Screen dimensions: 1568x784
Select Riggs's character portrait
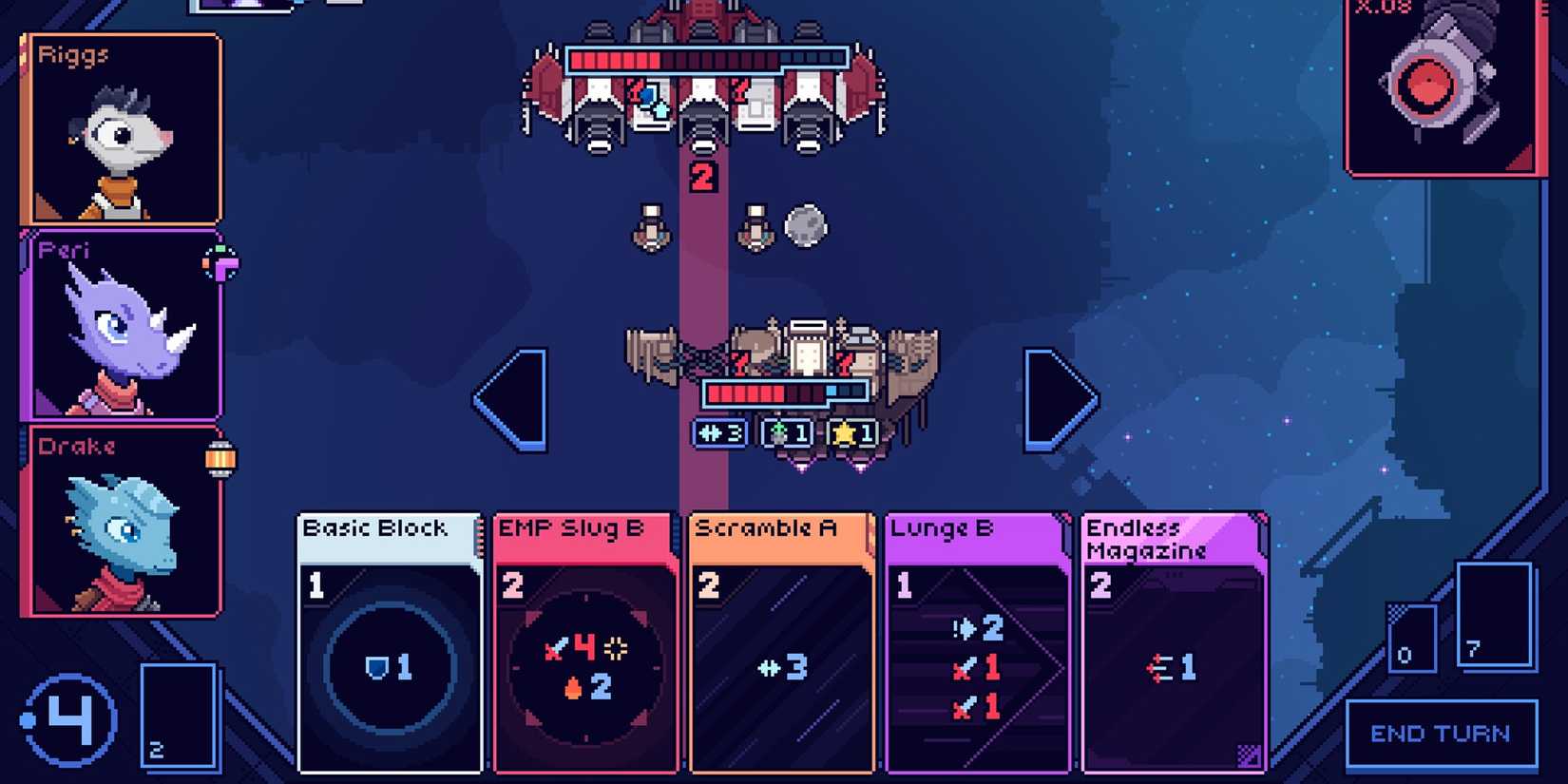[122, 128]
